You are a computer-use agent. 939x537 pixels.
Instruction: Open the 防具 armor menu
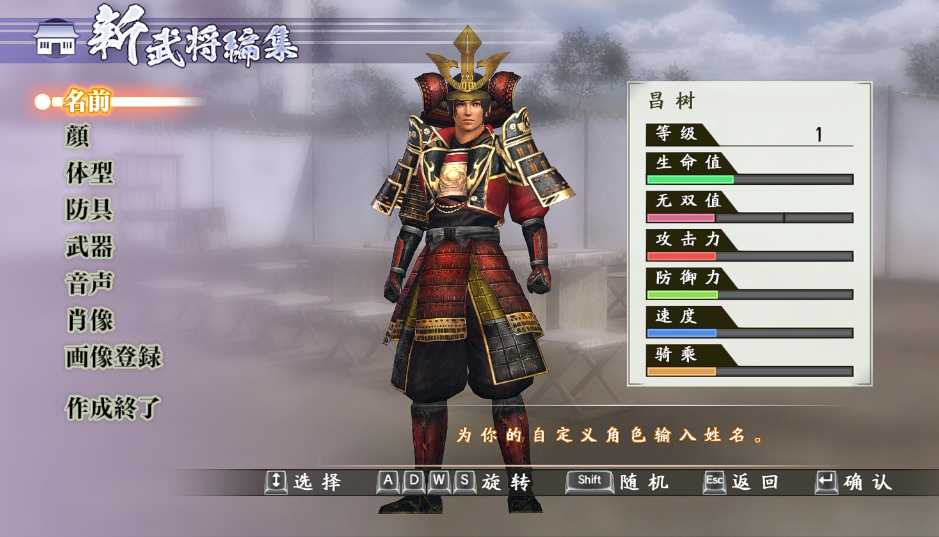coord(89,210)
